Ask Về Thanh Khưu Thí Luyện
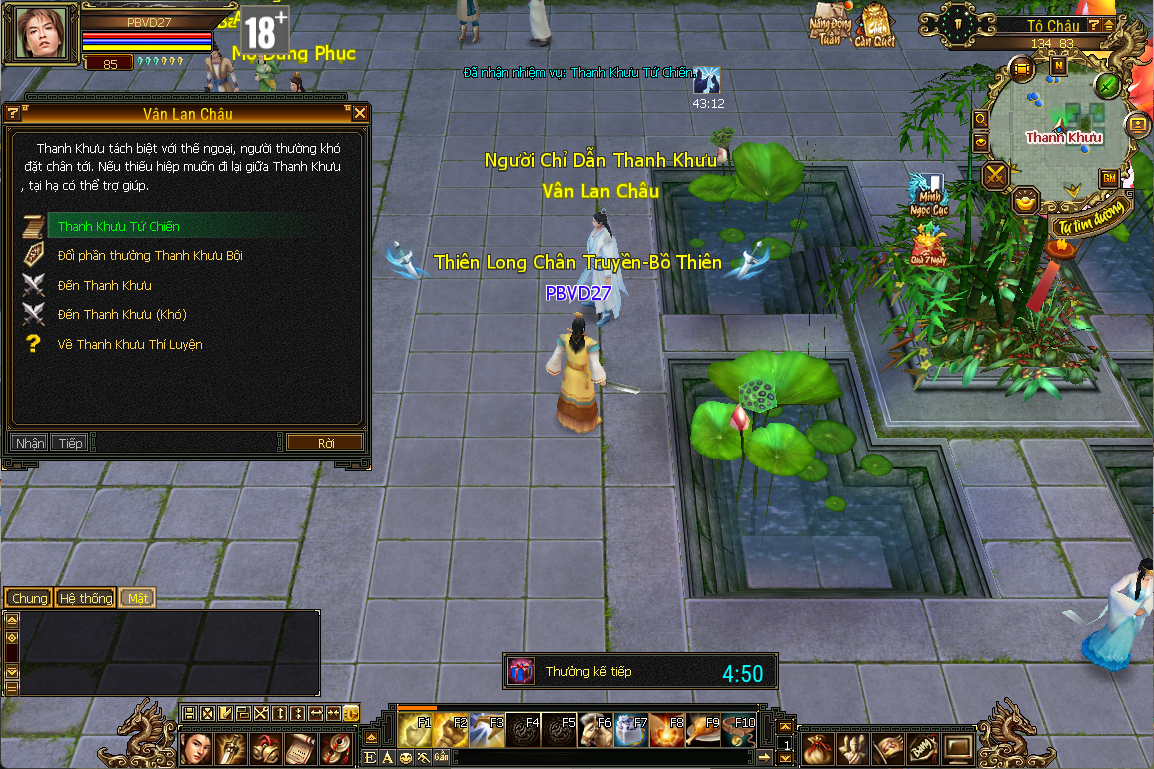 coord(130,345)
